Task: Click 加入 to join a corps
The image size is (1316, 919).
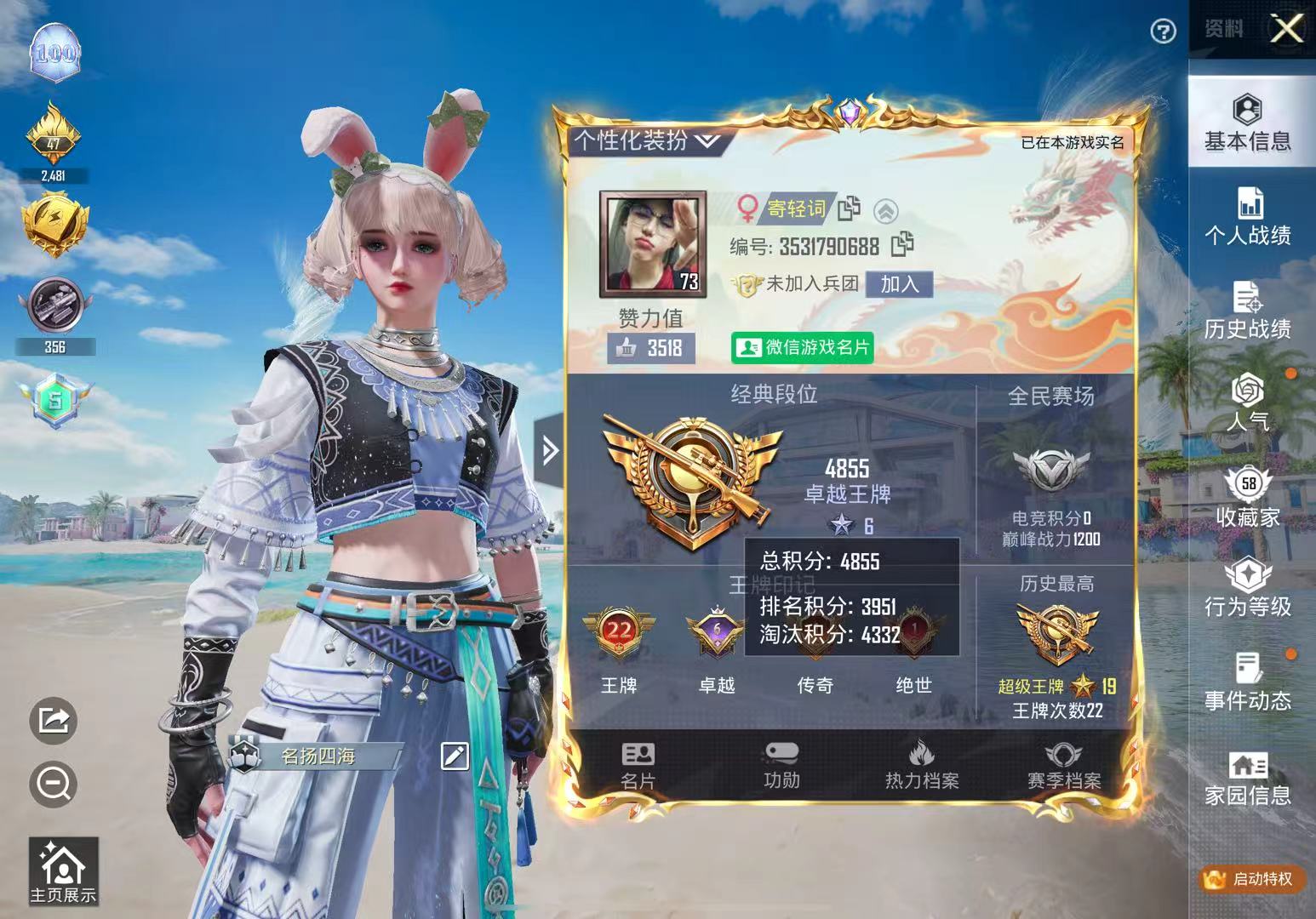Action: [901, 285]
